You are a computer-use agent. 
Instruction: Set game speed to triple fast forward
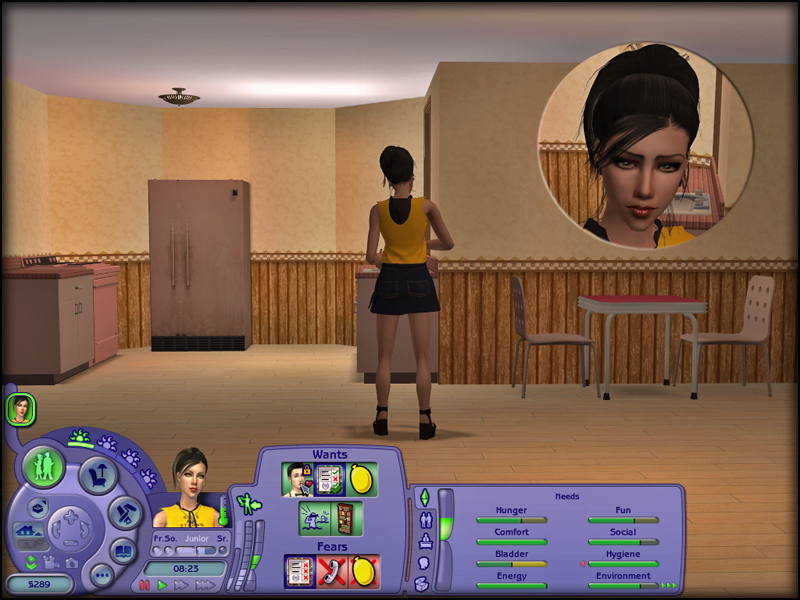207,585
